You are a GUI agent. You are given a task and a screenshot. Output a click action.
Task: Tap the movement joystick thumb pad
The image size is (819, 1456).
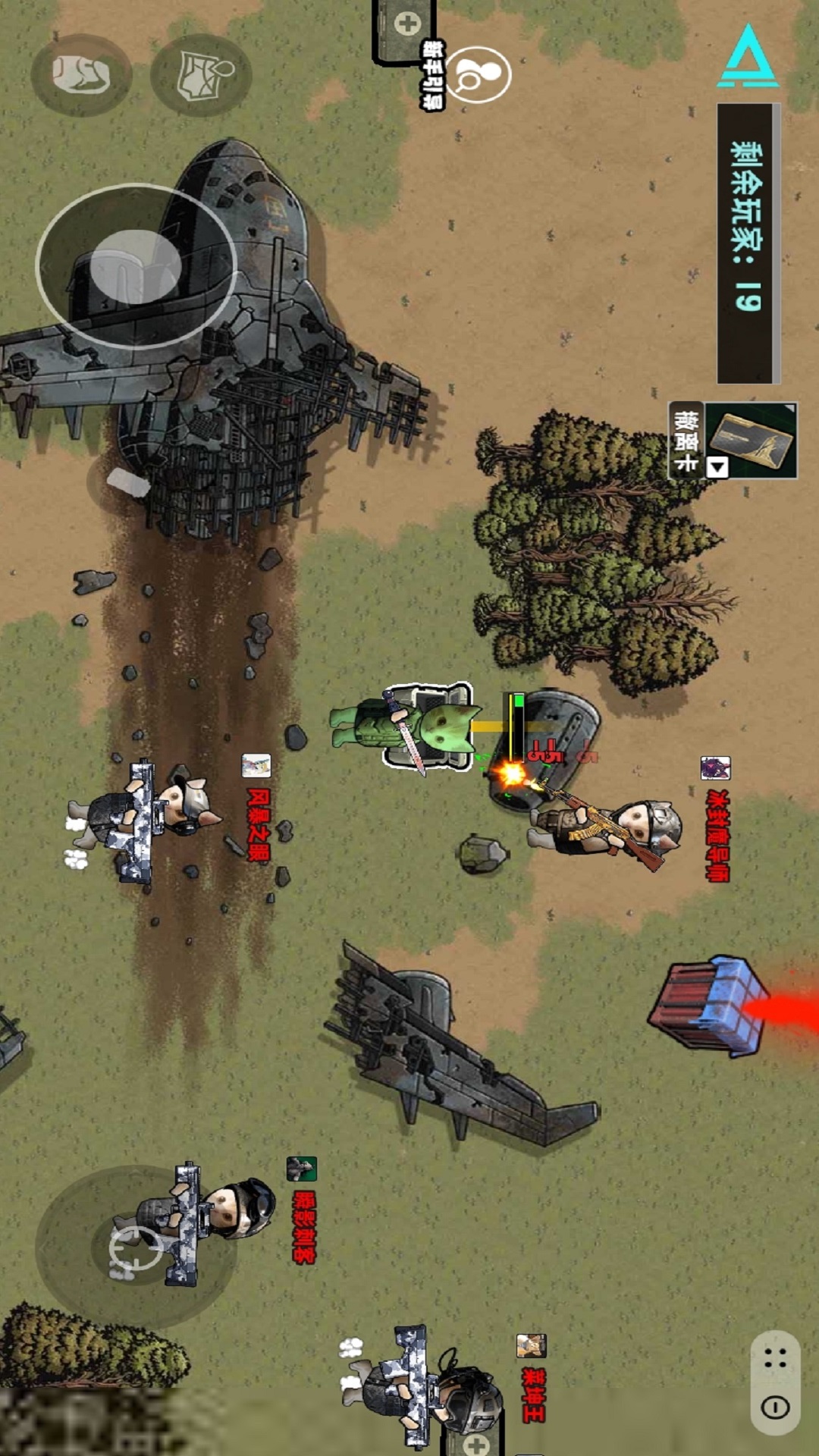click(x=136, y=267)
